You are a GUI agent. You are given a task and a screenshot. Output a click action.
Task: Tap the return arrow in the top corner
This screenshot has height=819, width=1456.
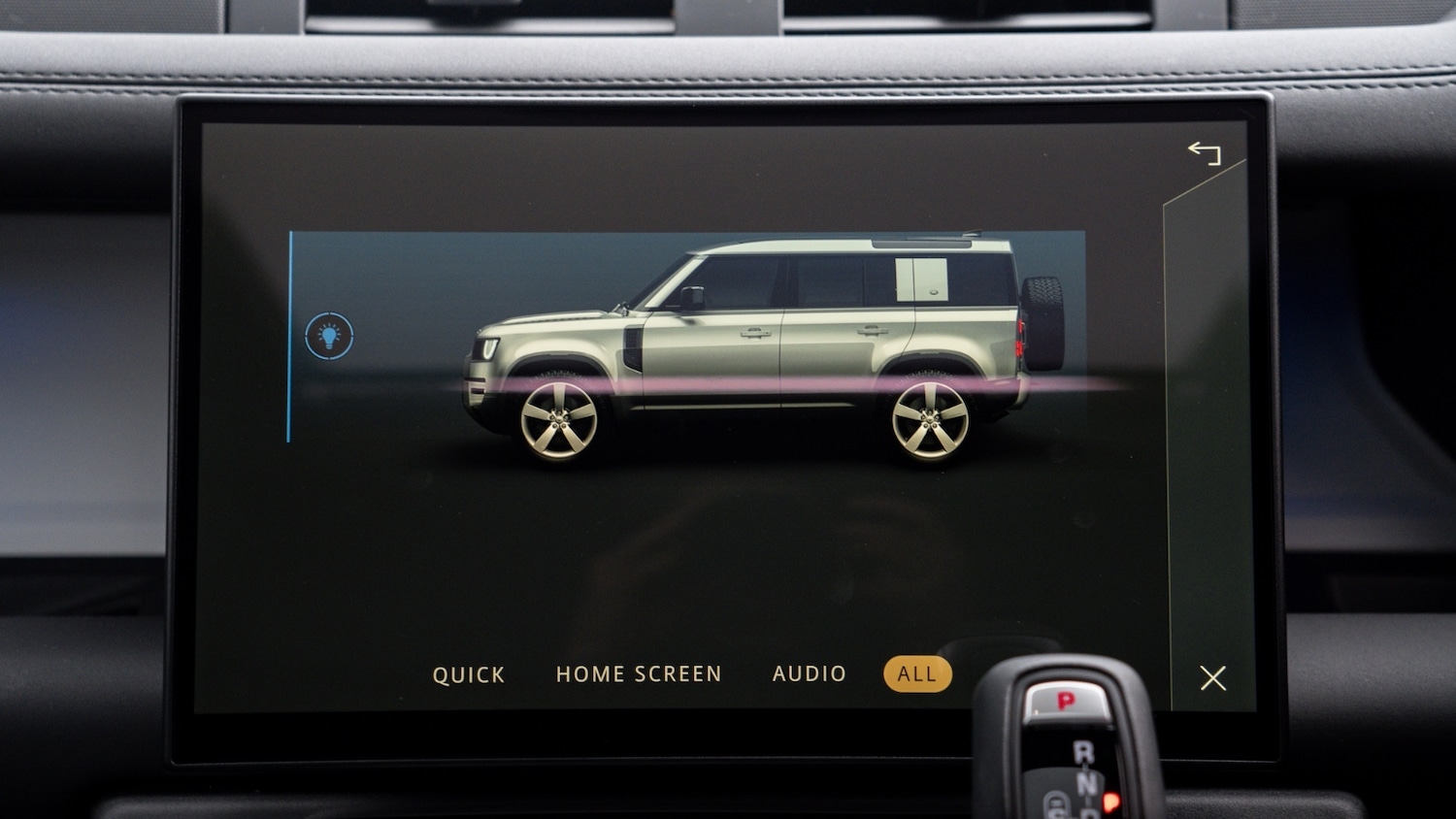click(x=1207, y=152)
